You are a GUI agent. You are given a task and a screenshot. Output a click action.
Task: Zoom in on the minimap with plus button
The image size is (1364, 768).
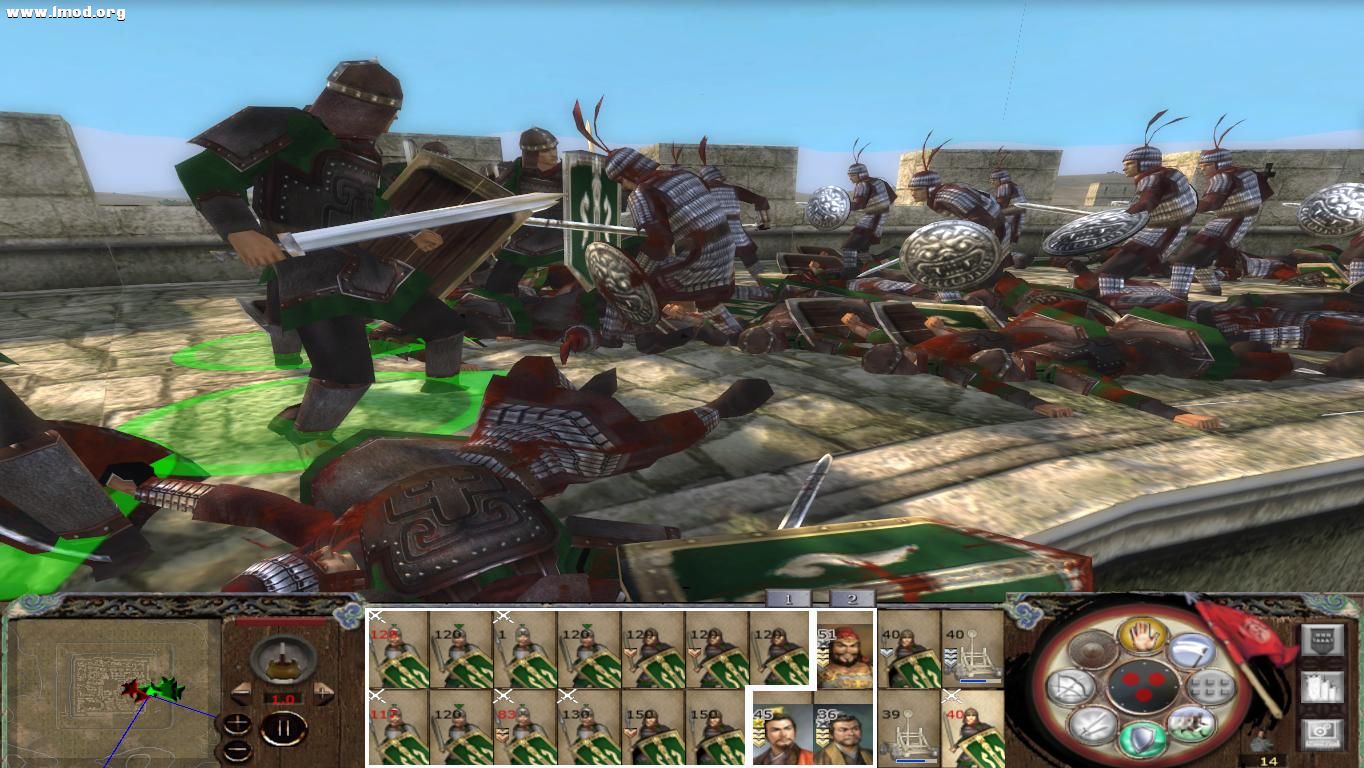pos(237,722)
